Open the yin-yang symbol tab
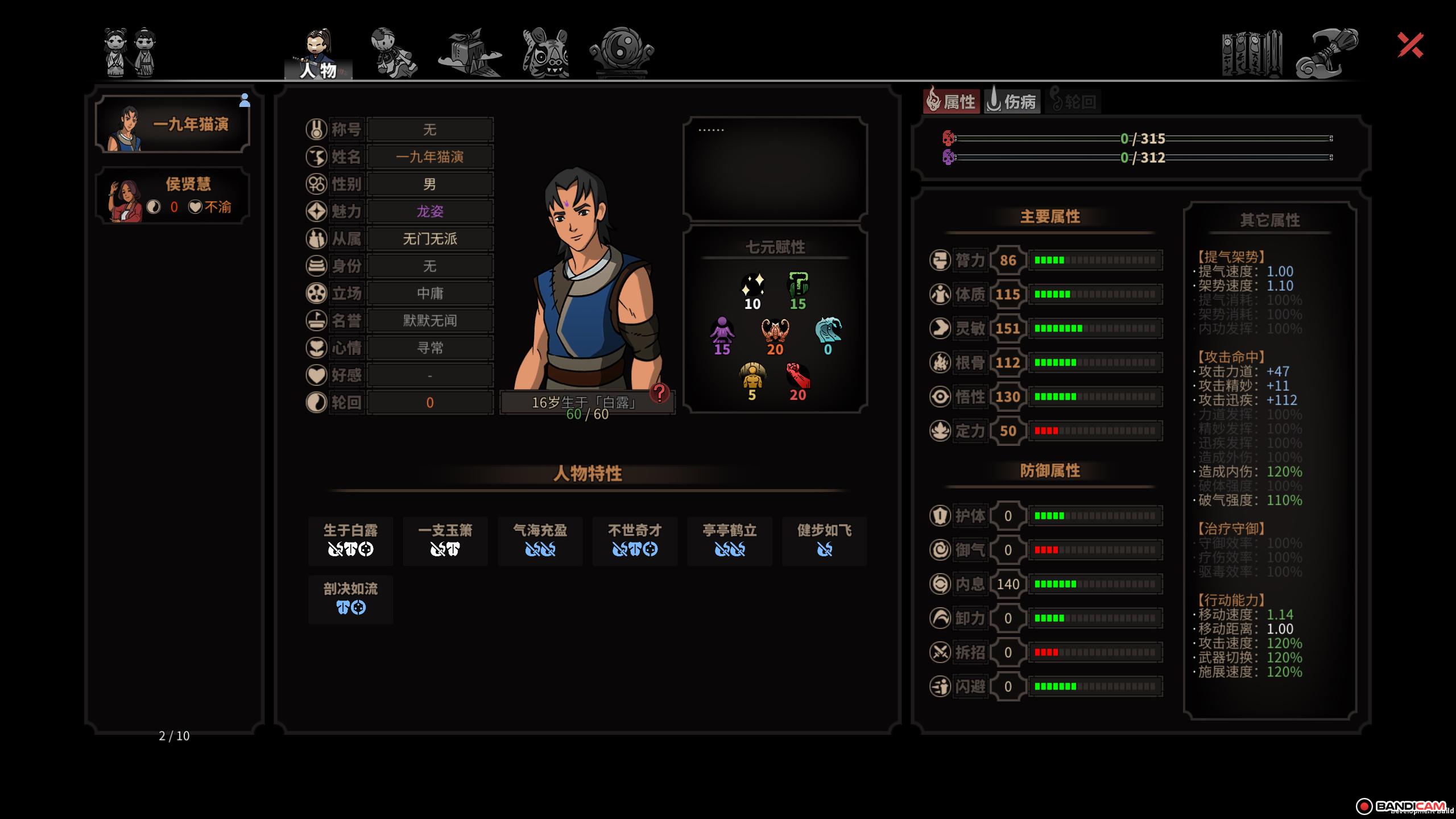 [622, 52]
